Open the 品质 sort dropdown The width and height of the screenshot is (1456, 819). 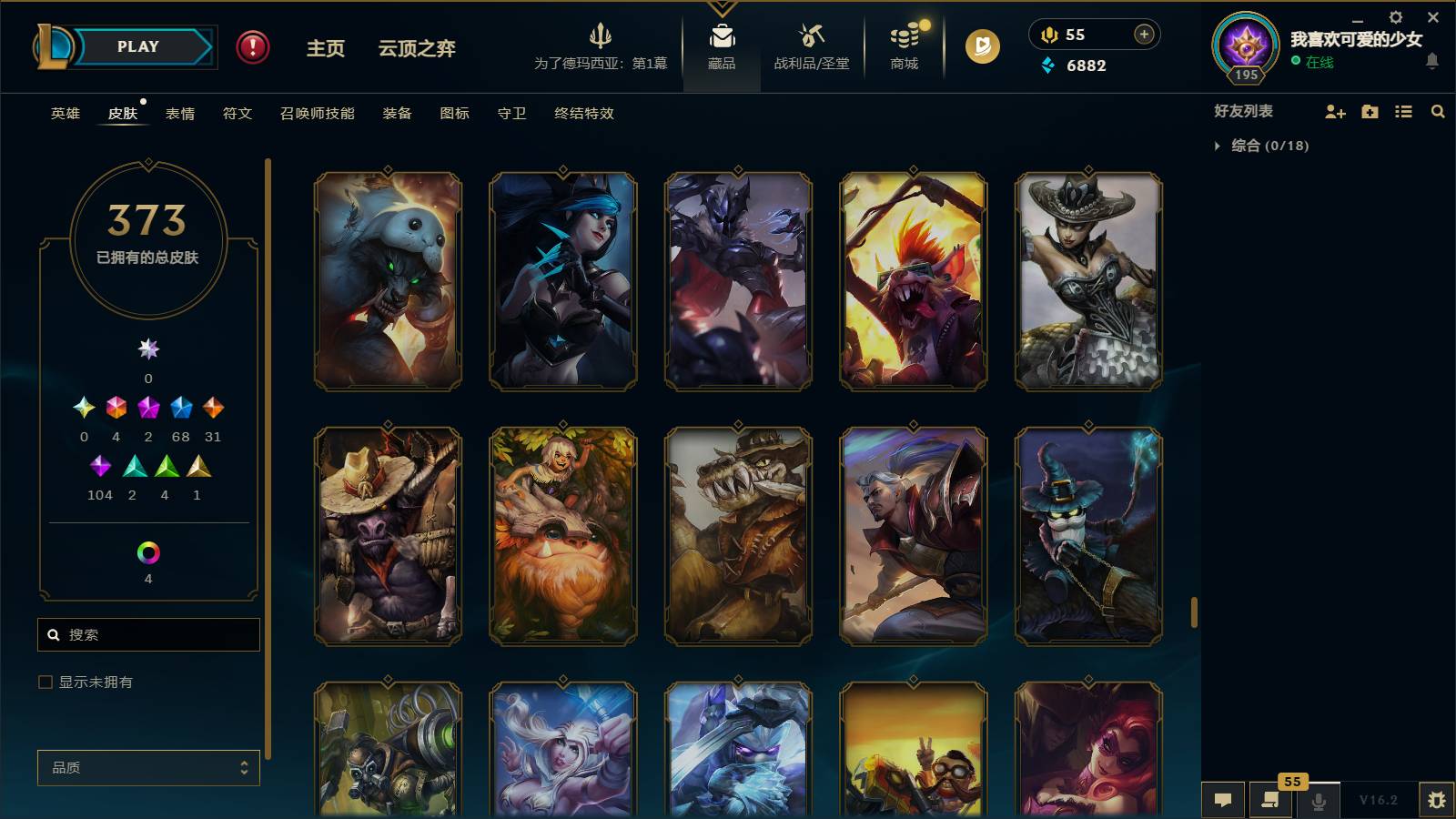[x=148, y=767]
